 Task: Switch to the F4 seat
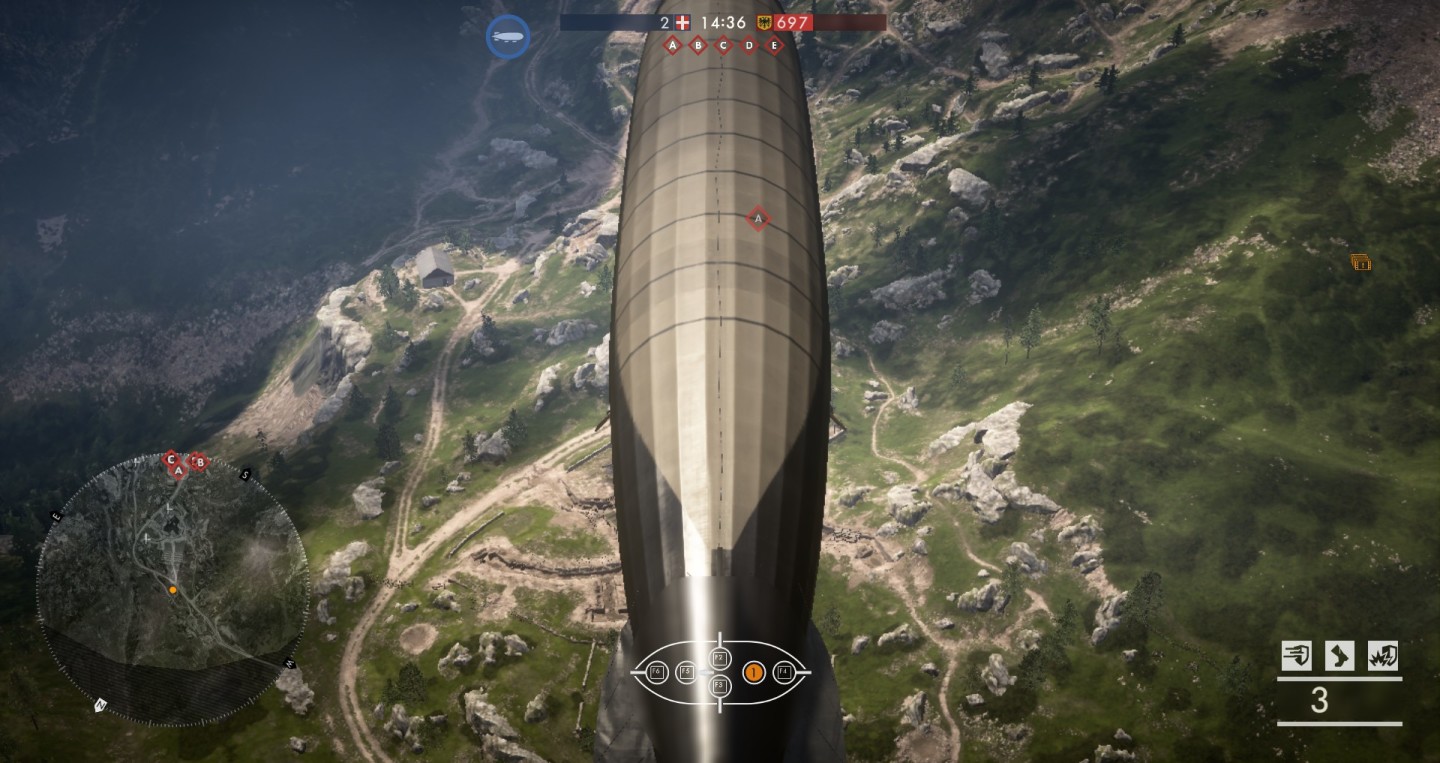click(784, 672)
